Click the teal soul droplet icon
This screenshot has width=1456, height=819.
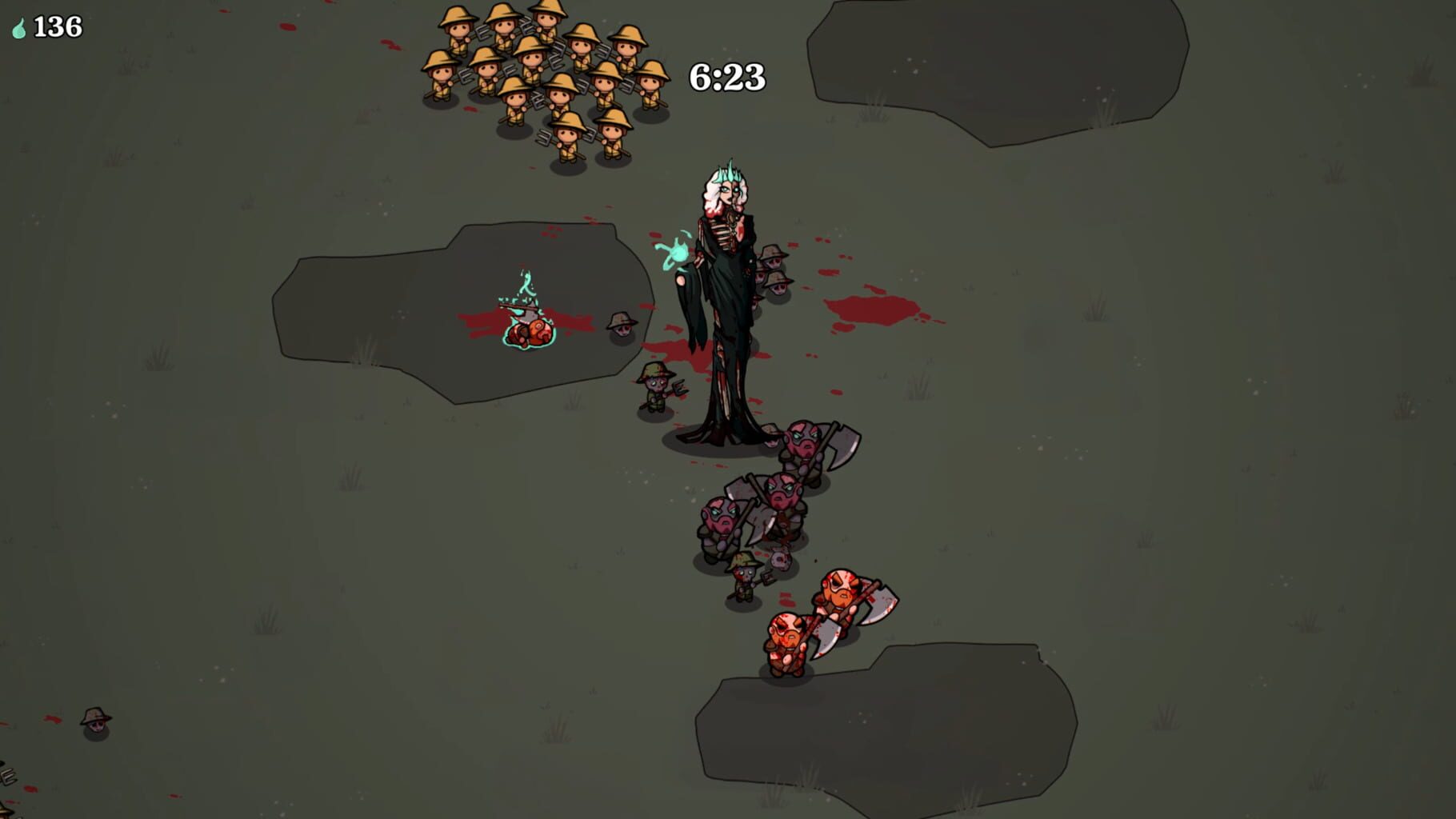(x=18, y=27)
